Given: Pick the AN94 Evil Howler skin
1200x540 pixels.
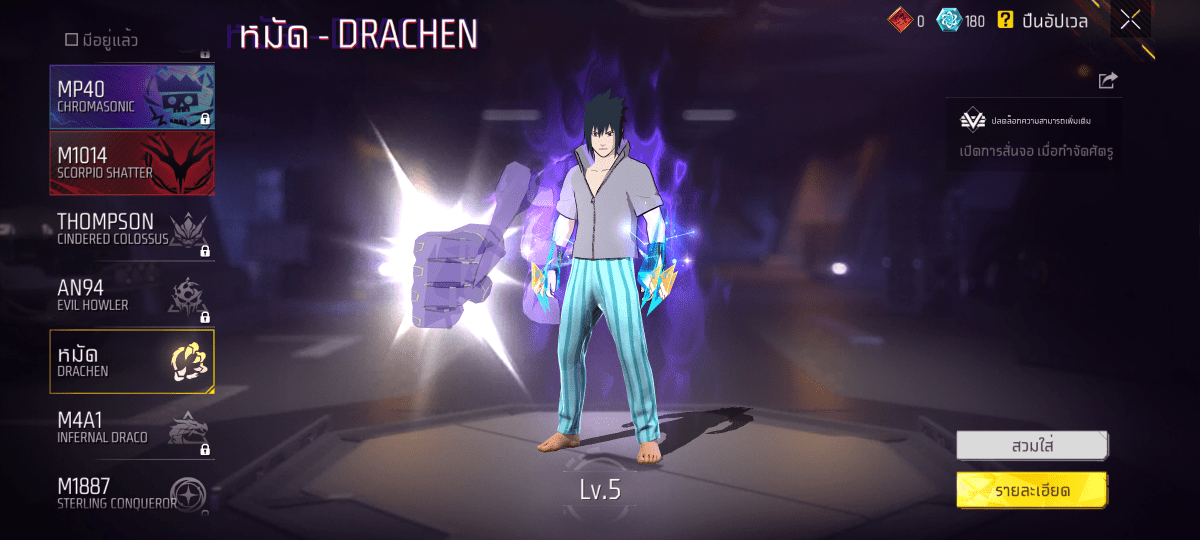Looking at the screenshot, I should [x=132, y=295].
